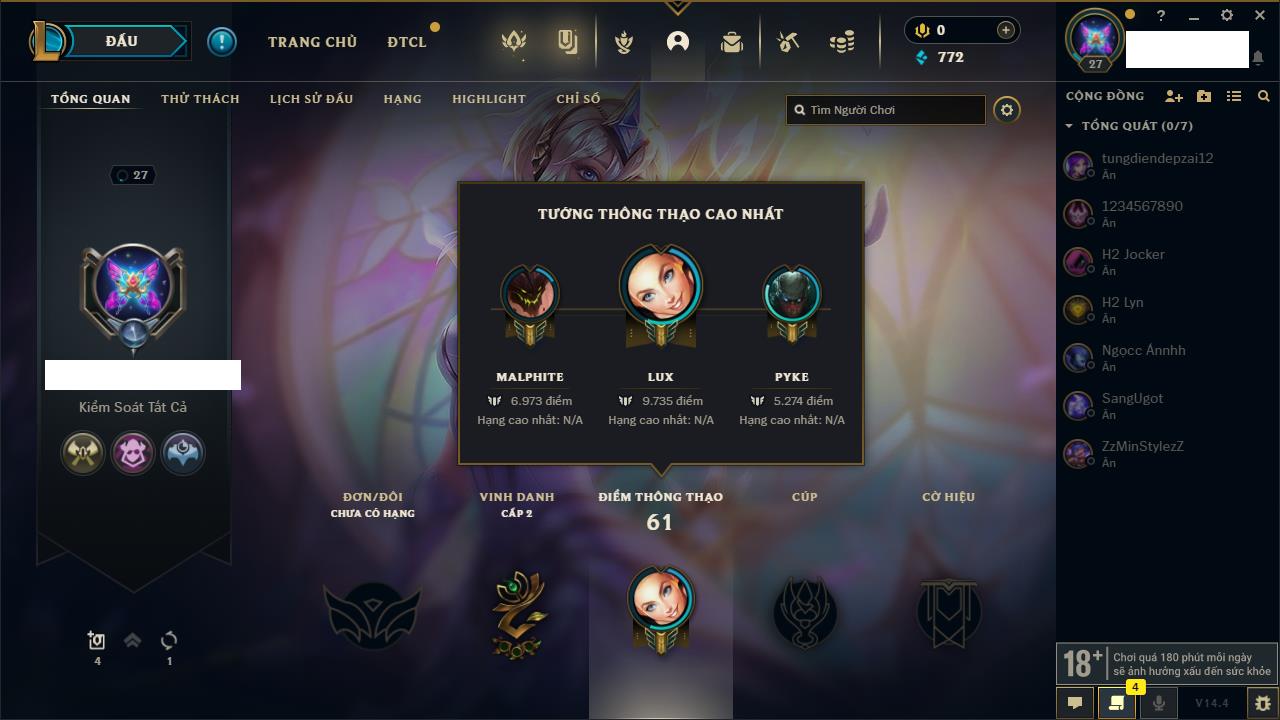Switch to the THỬ THÁCH tab
Screen dimensions: 1280x720
click(200, 99)
